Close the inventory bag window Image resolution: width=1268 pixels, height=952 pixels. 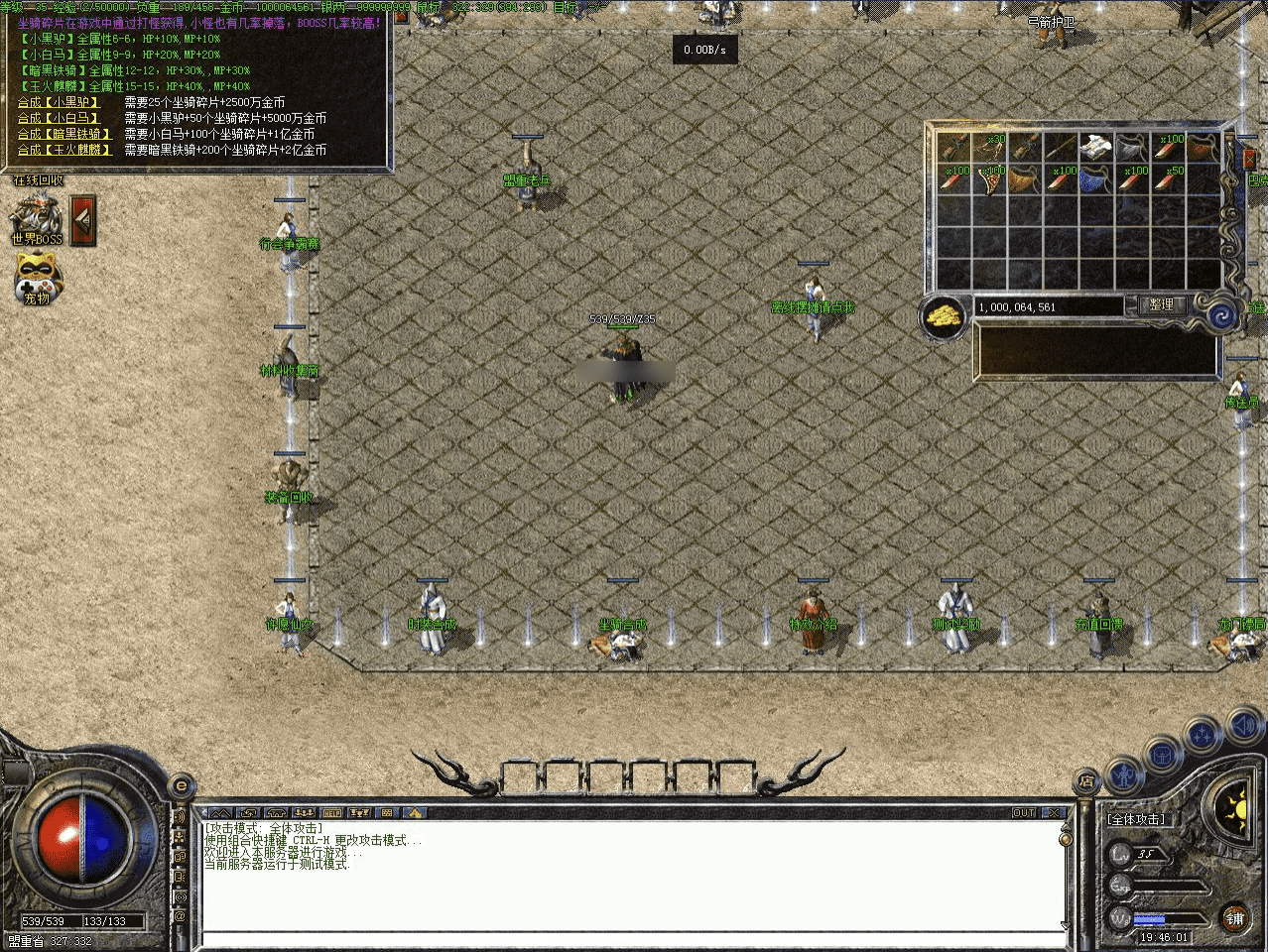pos(1249,159)
